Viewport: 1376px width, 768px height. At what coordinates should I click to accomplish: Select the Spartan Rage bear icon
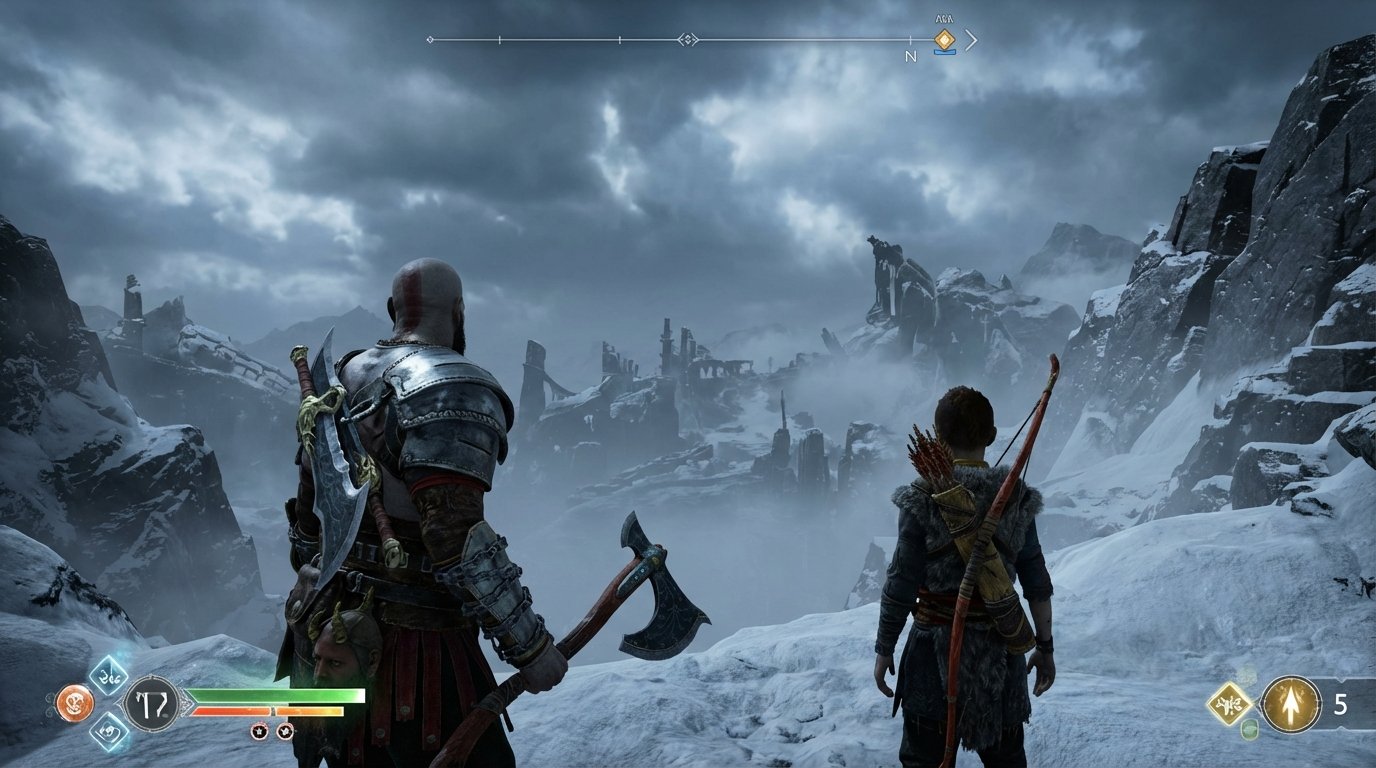click(76, 705)
